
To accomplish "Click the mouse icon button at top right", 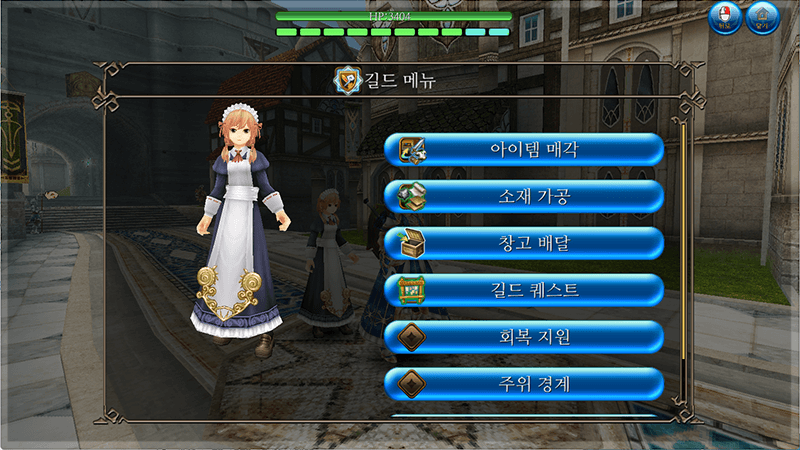I will point(725,18).
